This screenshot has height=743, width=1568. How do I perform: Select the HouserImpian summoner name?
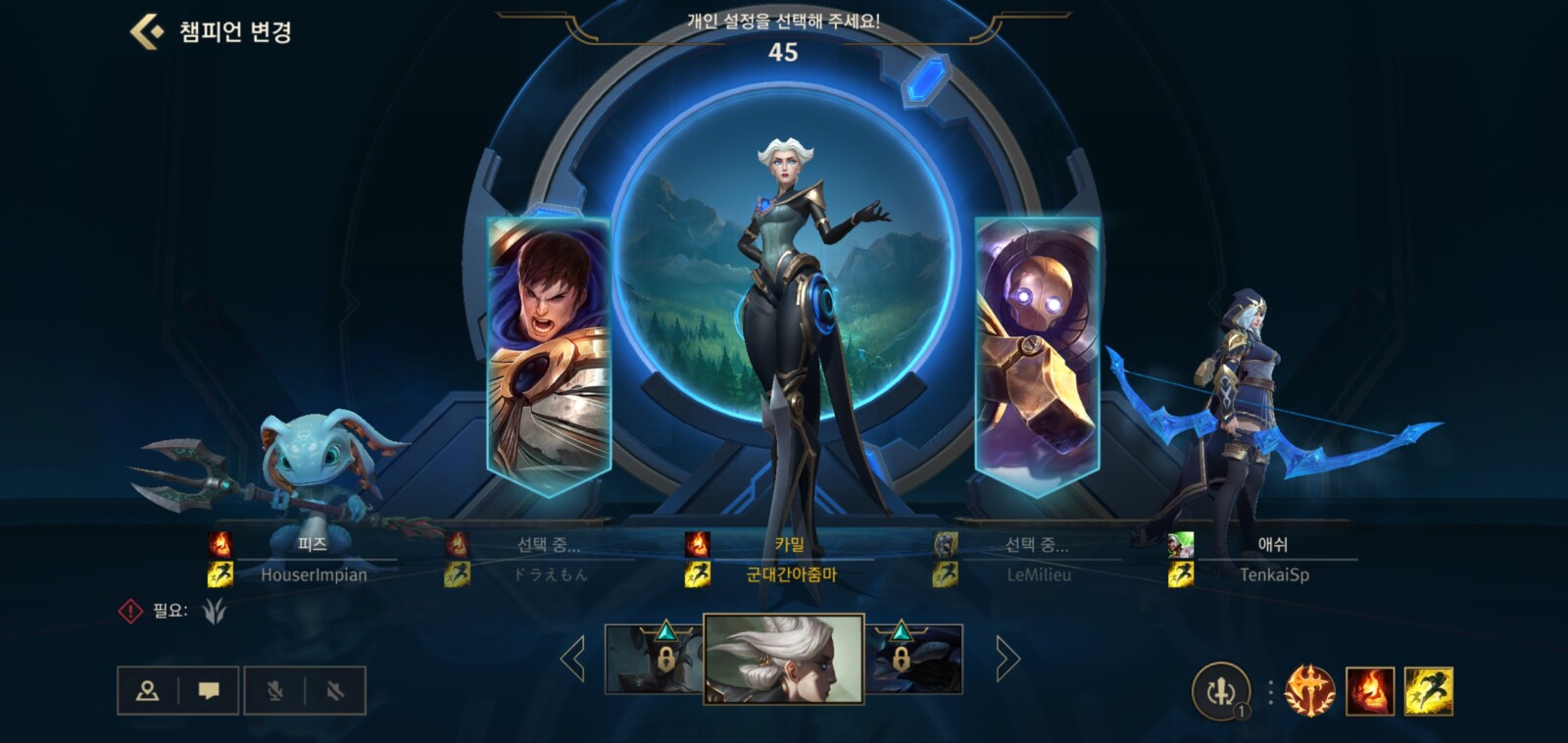316,575
